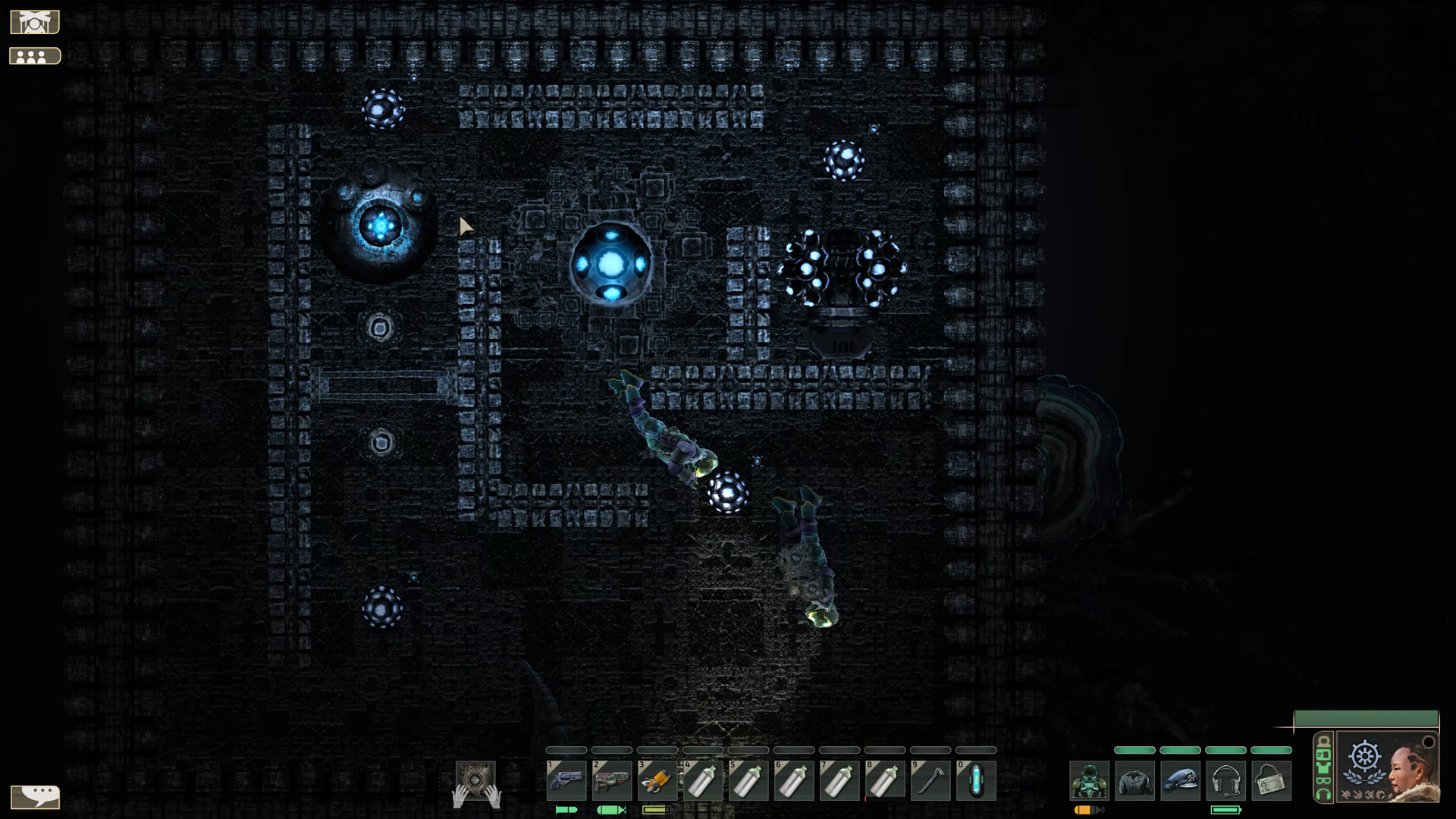1456x819 pixels.
Task: Select the rifle-like gun in slot 2
Action: tap(612, 780)
